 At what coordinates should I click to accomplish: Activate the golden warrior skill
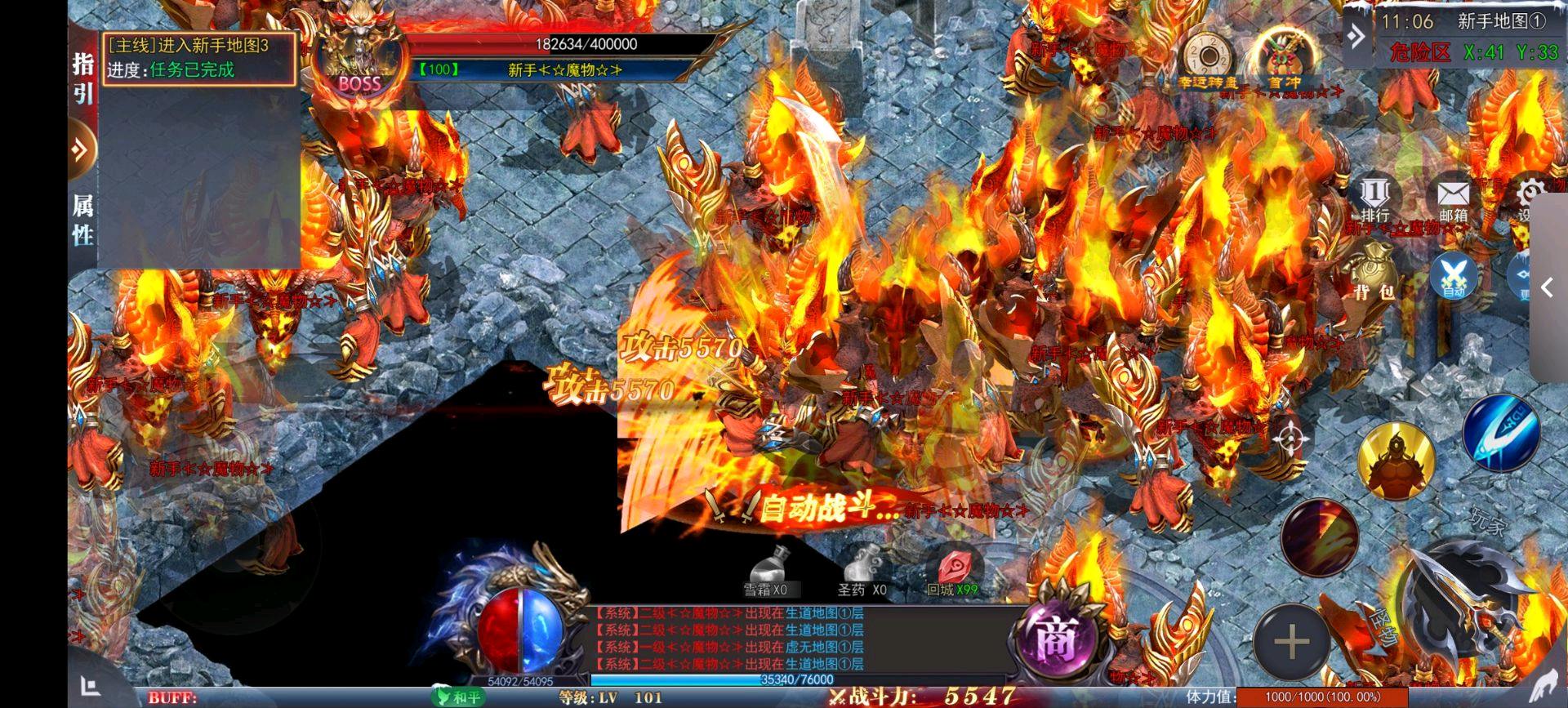(x=1396, y=461)
